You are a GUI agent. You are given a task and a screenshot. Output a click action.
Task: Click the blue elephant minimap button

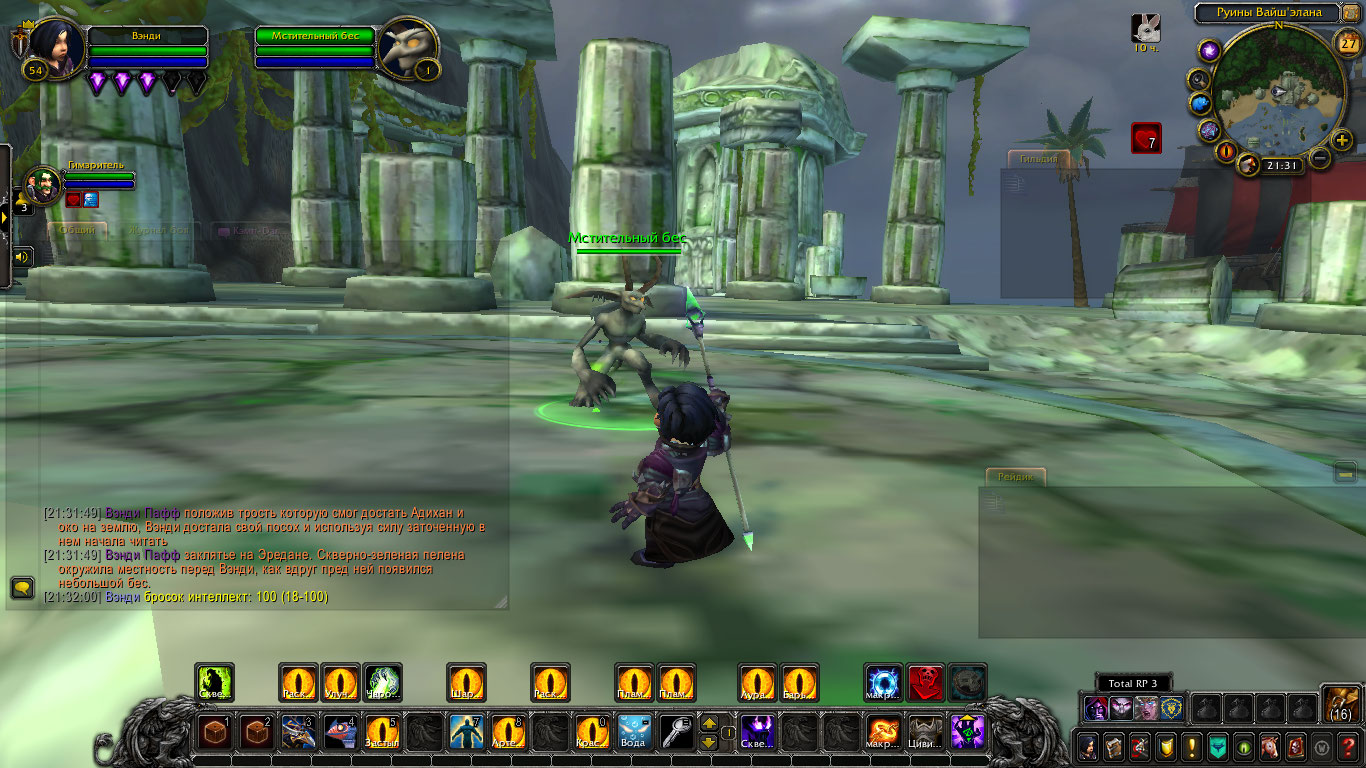[1200, 104]
